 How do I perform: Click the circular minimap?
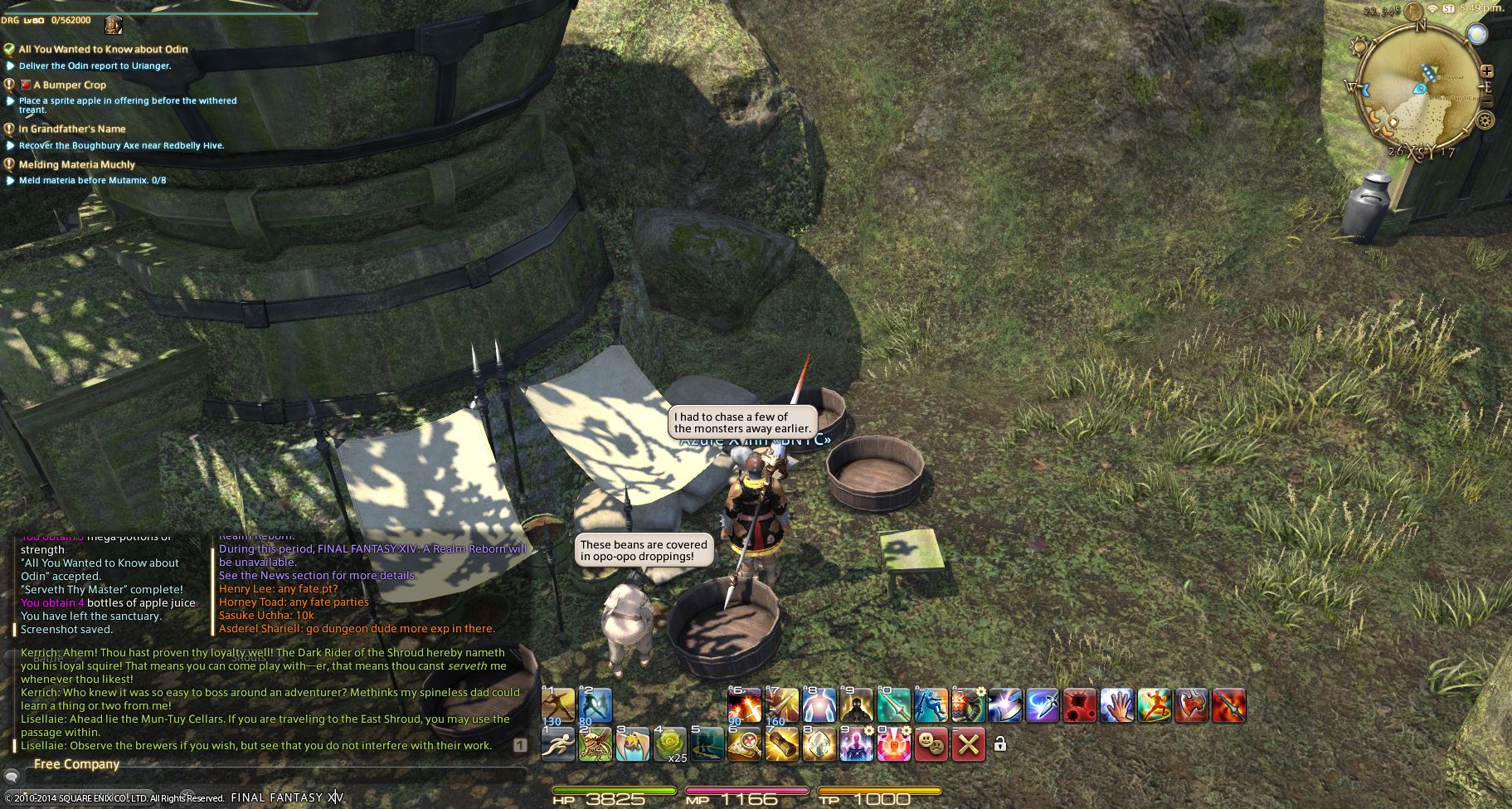[1420, 87]
